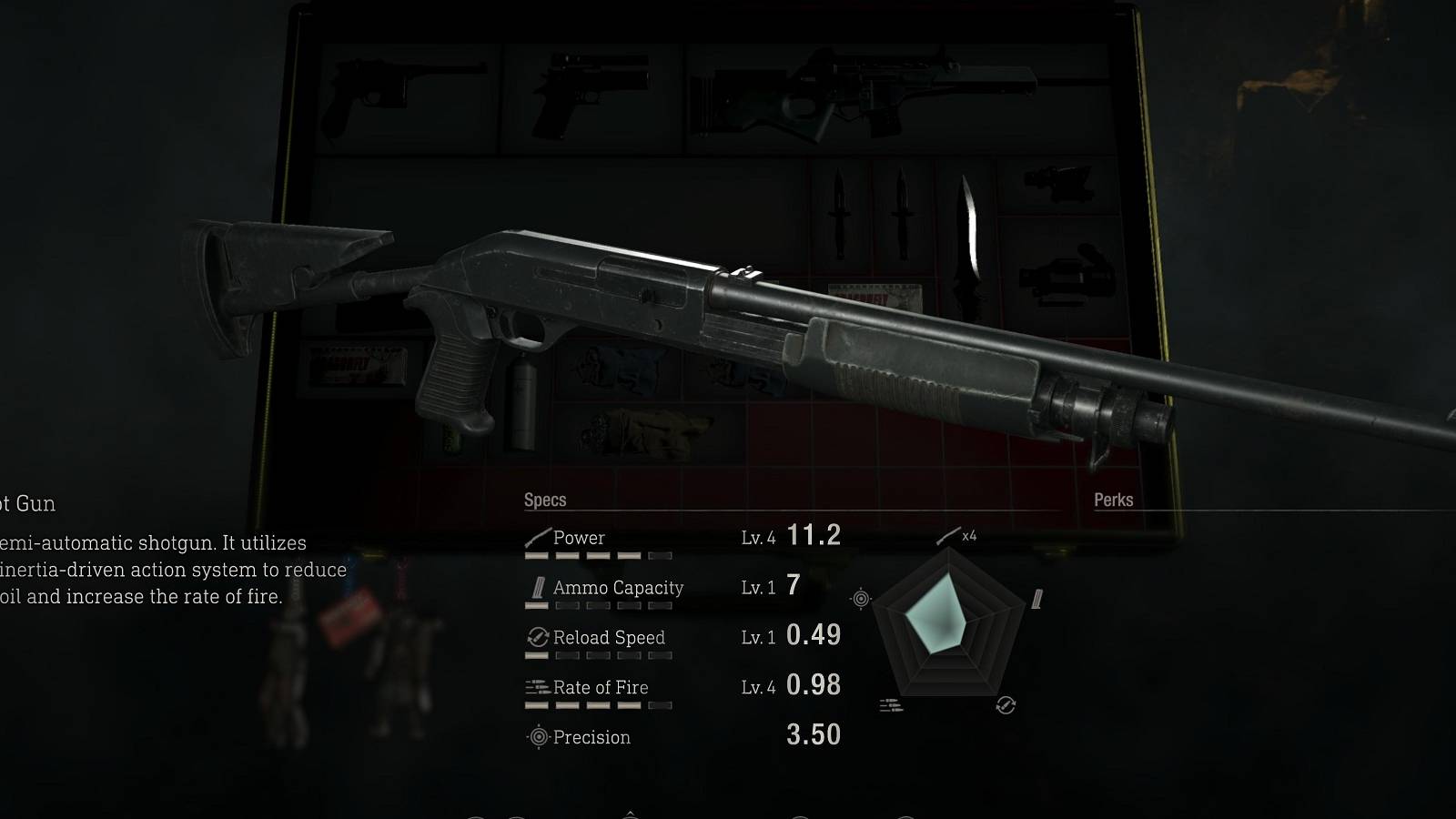Click the Rate of Fire icon
The image size is (1456, 819).
(x=537, y=688)
